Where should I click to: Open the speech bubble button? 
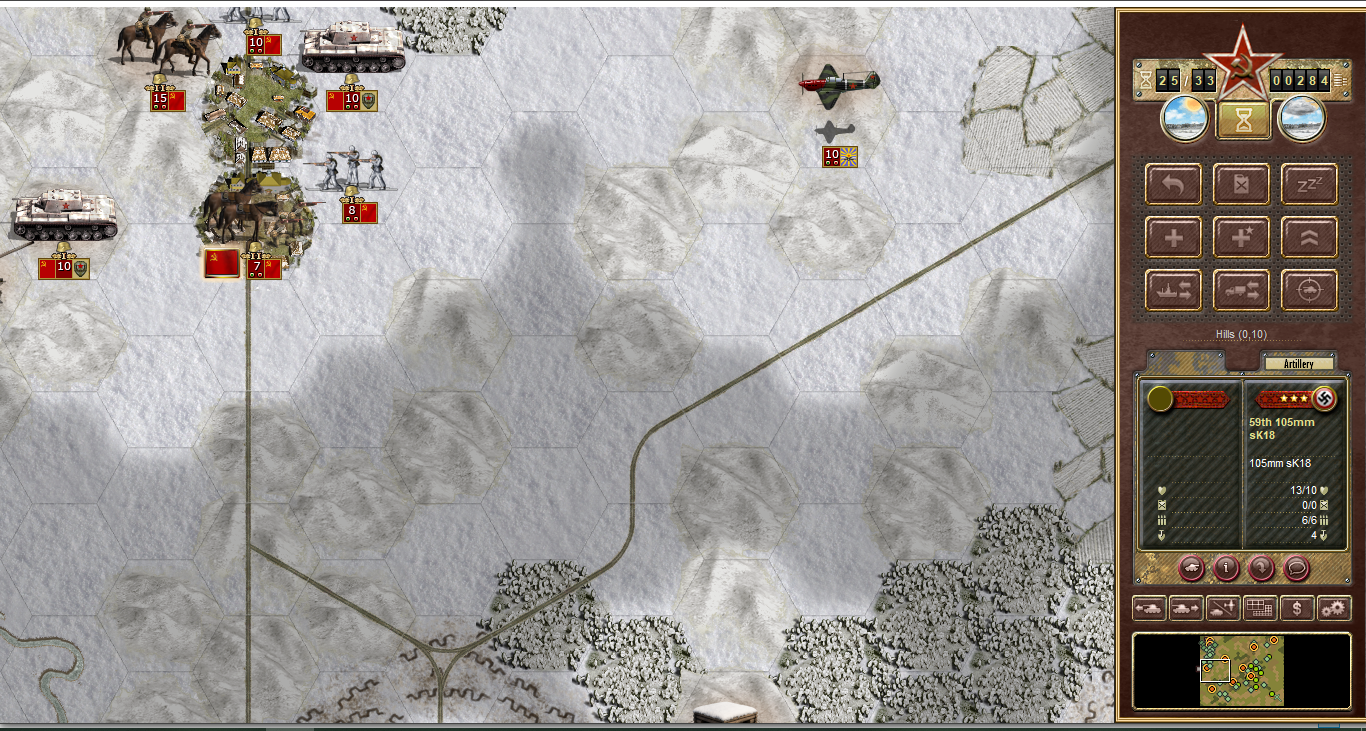click(x=1296, y=569)
